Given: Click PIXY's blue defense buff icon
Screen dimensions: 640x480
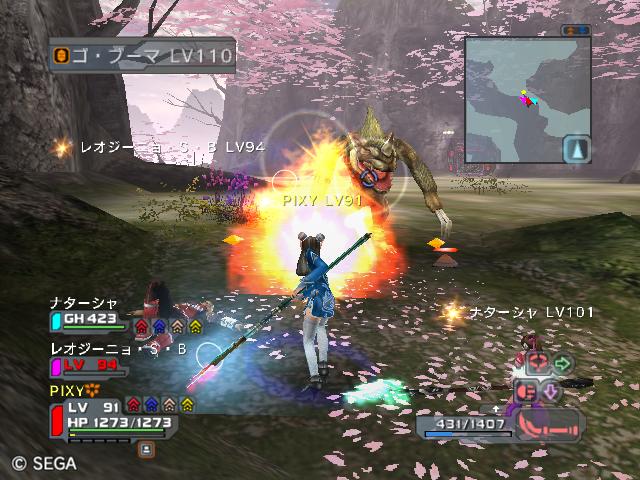Looking at the screenshot, I should (x=151, y=403).
